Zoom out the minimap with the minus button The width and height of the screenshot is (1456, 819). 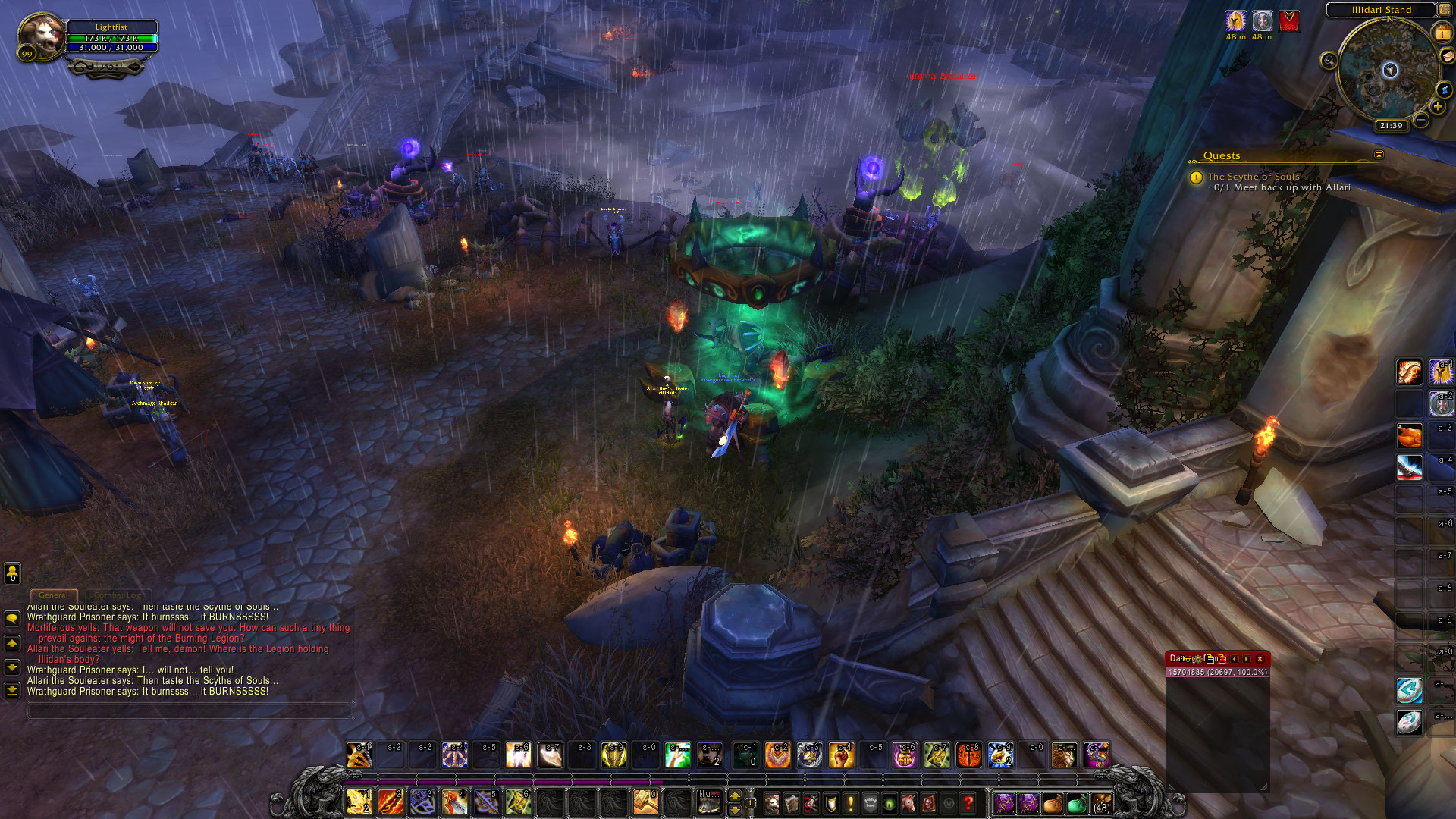pyautogui.click(x=1422, y=120)
